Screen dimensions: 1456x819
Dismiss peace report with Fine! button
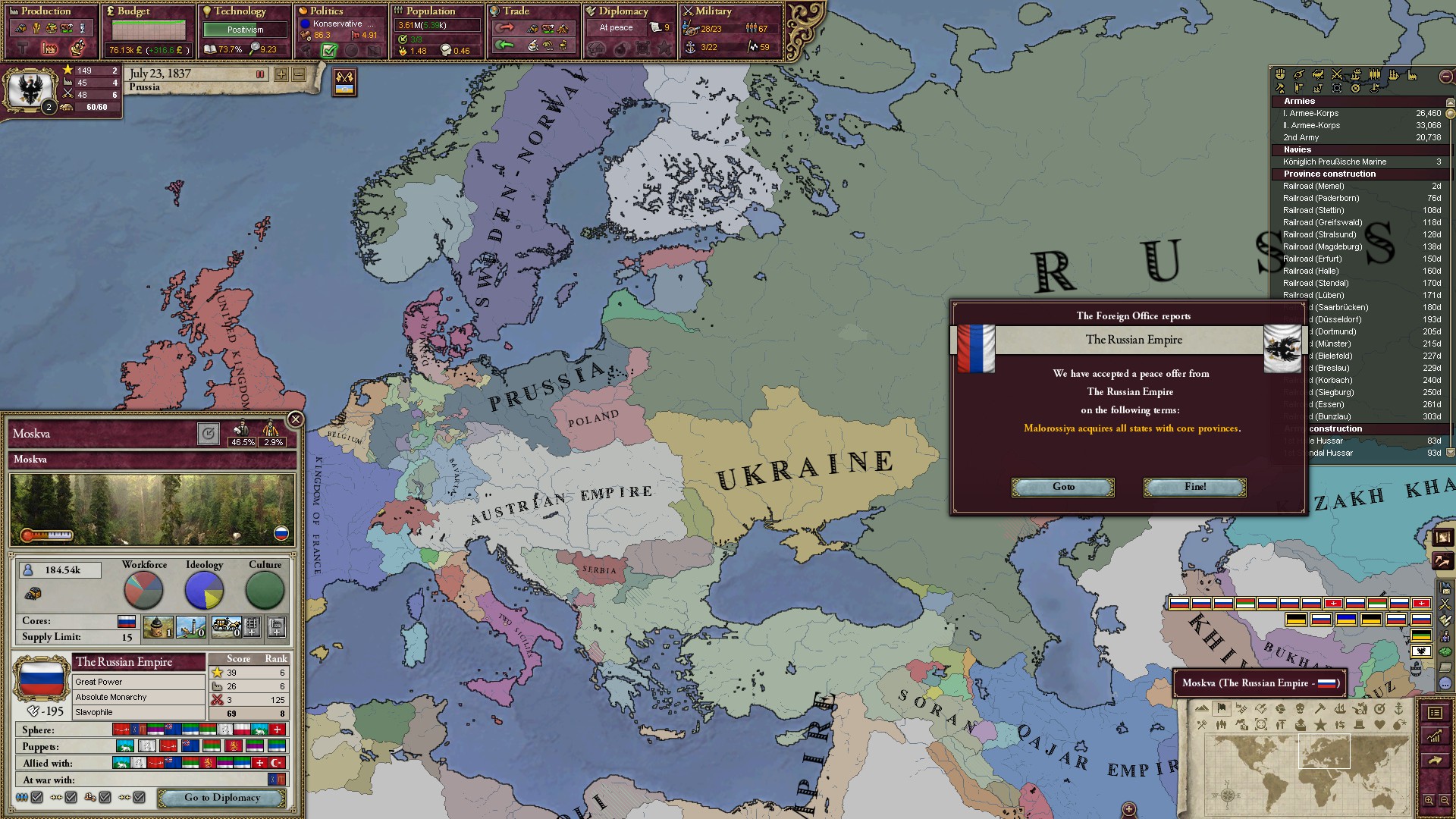1194,487
